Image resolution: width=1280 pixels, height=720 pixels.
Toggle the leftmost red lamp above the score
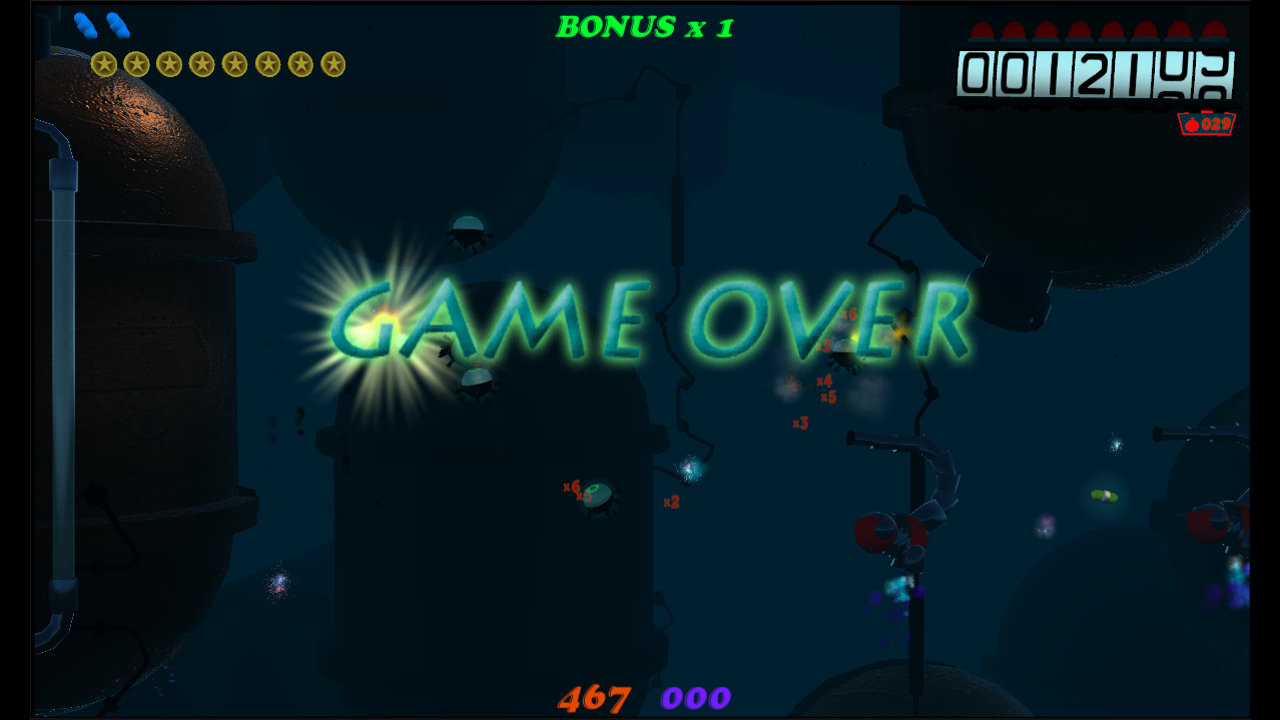point(983,28)
